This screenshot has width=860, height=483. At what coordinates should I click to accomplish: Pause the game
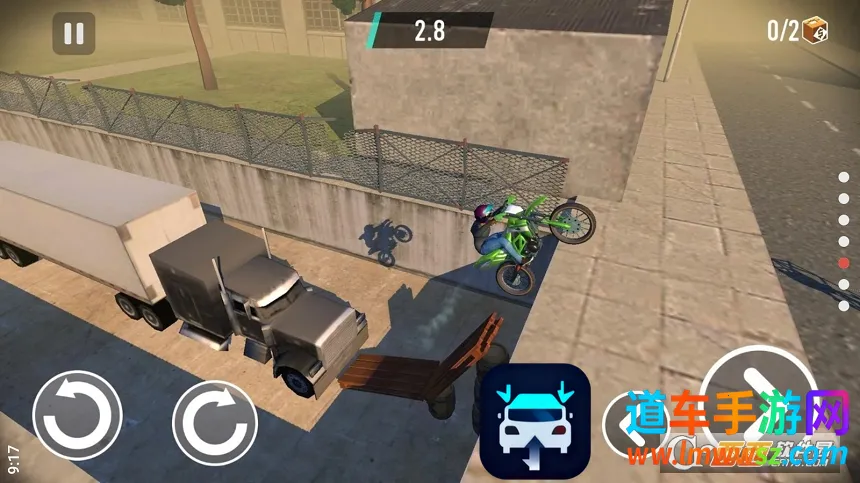coord(74,34)
